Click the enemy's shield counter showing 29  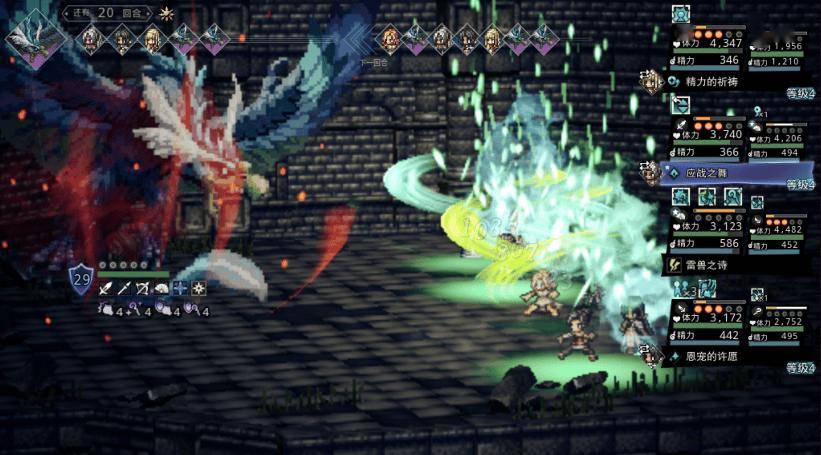click(81, 277)
